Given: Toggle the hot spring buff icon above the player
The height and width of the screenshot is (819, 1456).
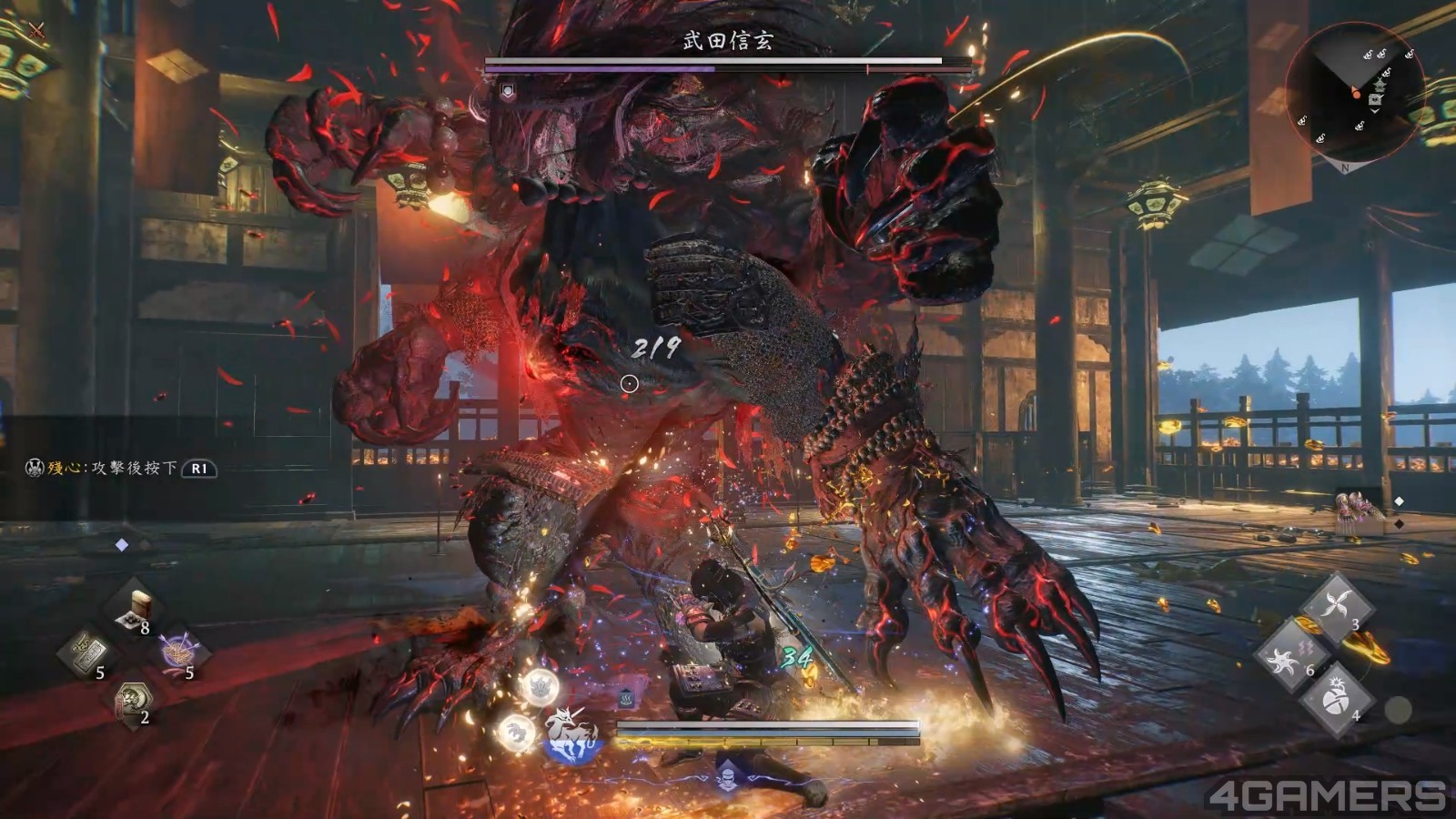Looking at the screenshot, I should [627, 698].
